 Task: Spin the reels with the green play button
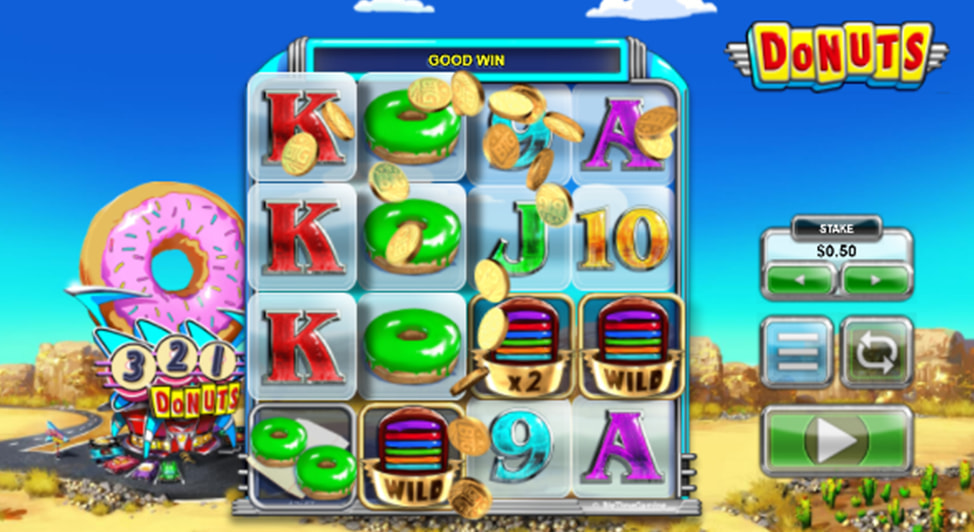(x=836, y=440)
